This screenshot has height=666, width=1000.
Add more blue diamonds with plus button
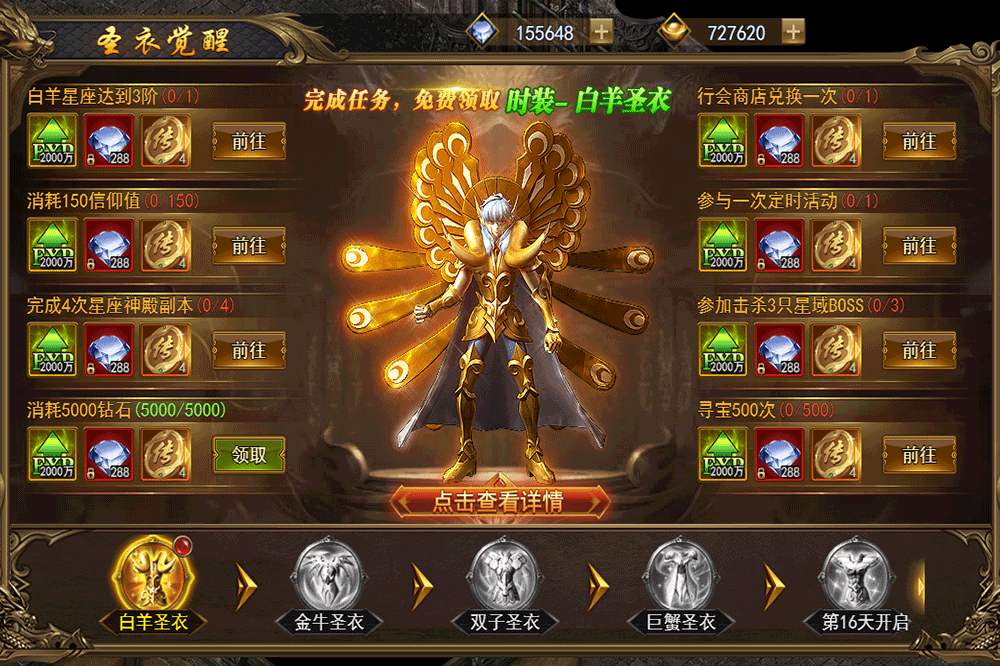coord(601,32)
